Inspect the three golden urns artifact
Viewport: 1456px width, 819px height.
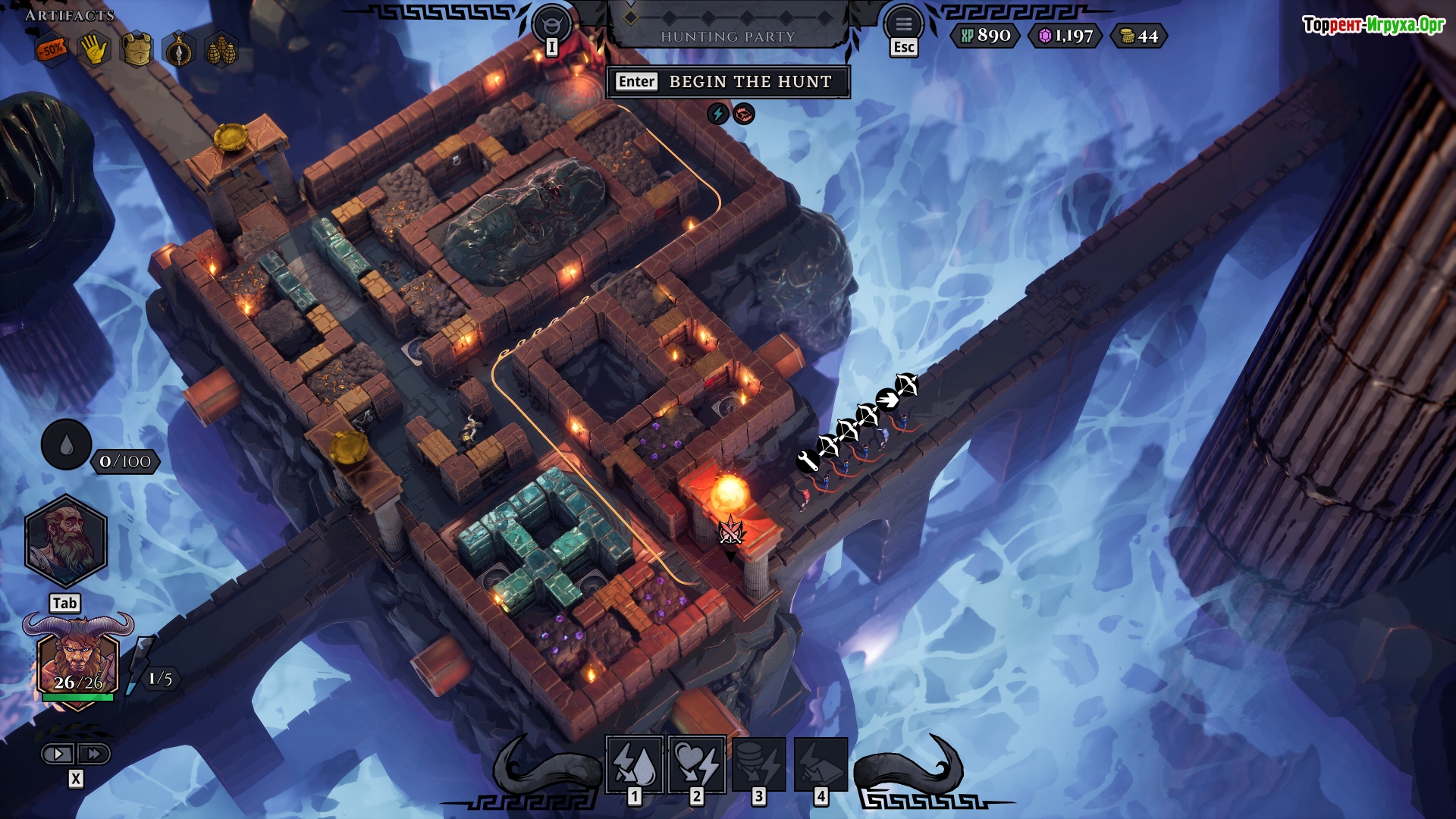[221, 51]
